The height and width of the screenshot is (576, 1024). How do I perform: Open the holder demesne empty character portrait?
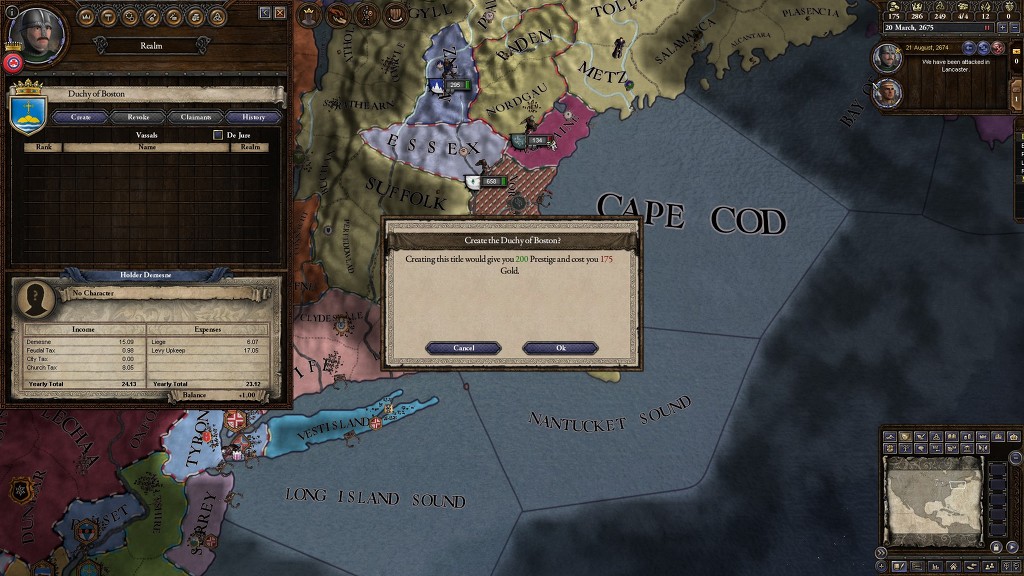pyautogui.click(x=37, y=297)
